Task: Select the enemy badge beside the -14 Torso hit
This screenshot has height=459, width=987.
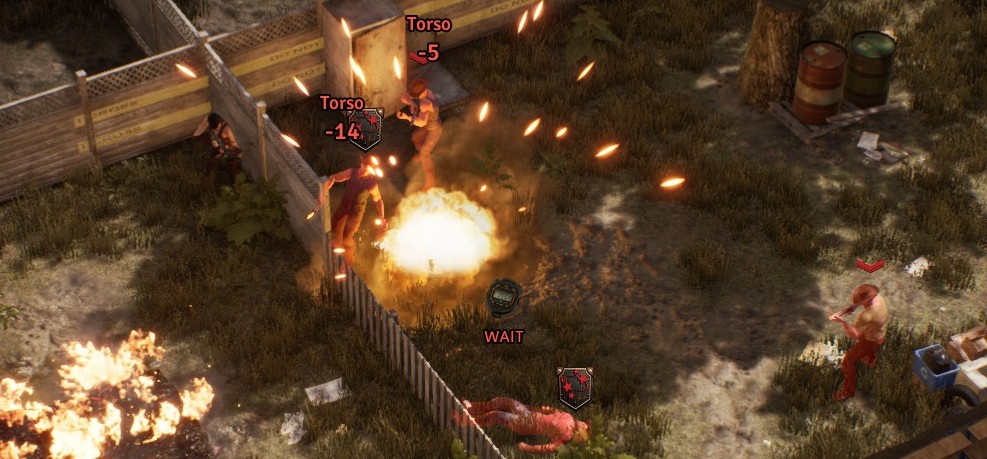Action: 365,129
